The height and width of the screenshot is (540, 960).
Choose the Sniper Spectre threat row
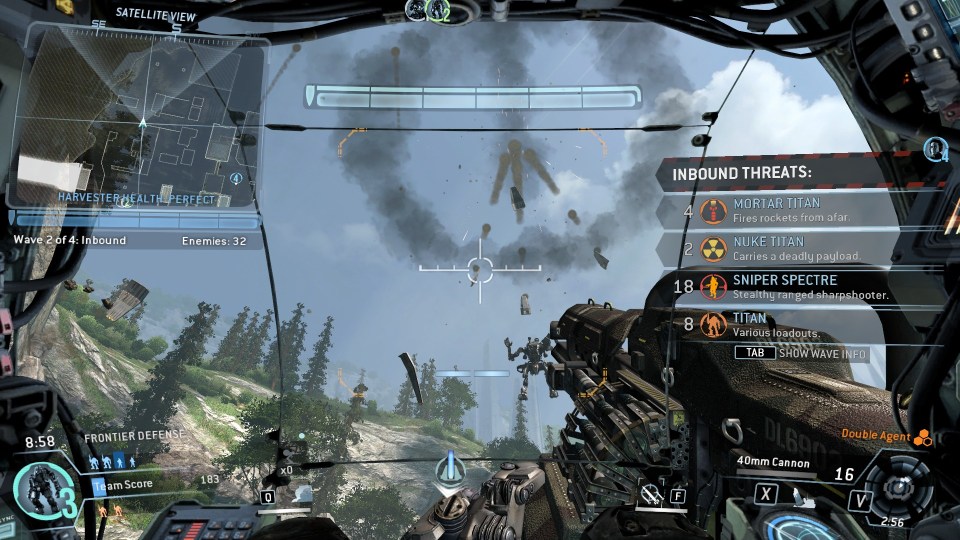coord(800,287)
